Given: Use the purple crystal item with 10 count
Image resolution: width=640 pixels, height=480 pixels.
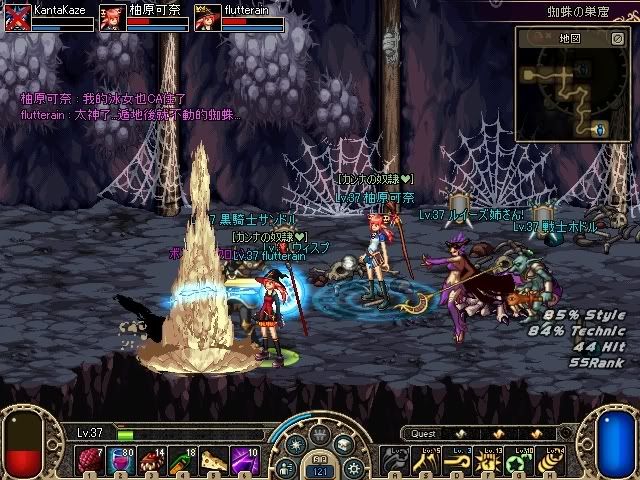Looking at the screenshot, I should (243, 460).
